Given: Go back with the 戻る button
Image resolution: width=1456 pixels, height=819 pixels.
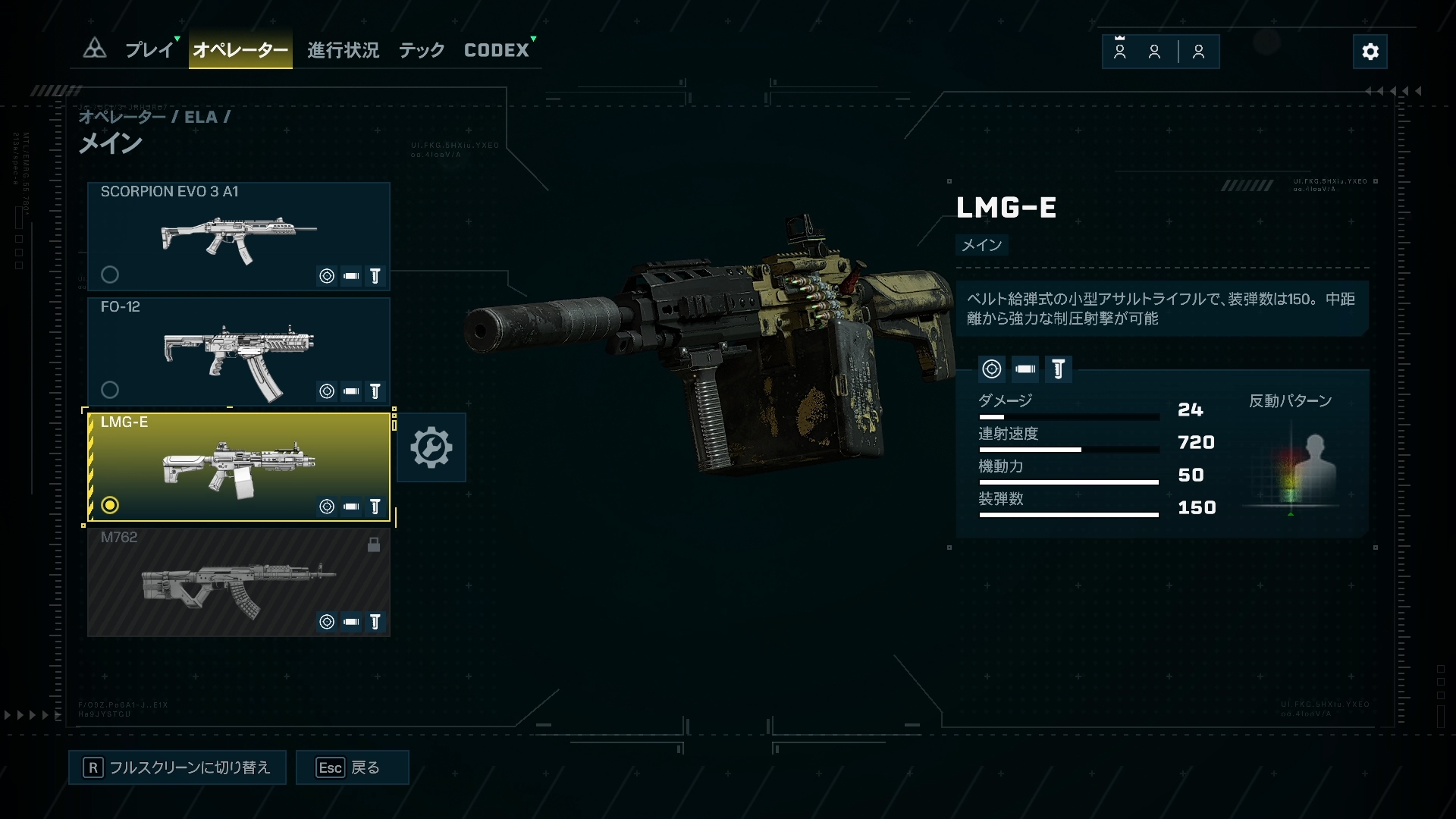Looking at the screenshot, I should click(352, 767).
